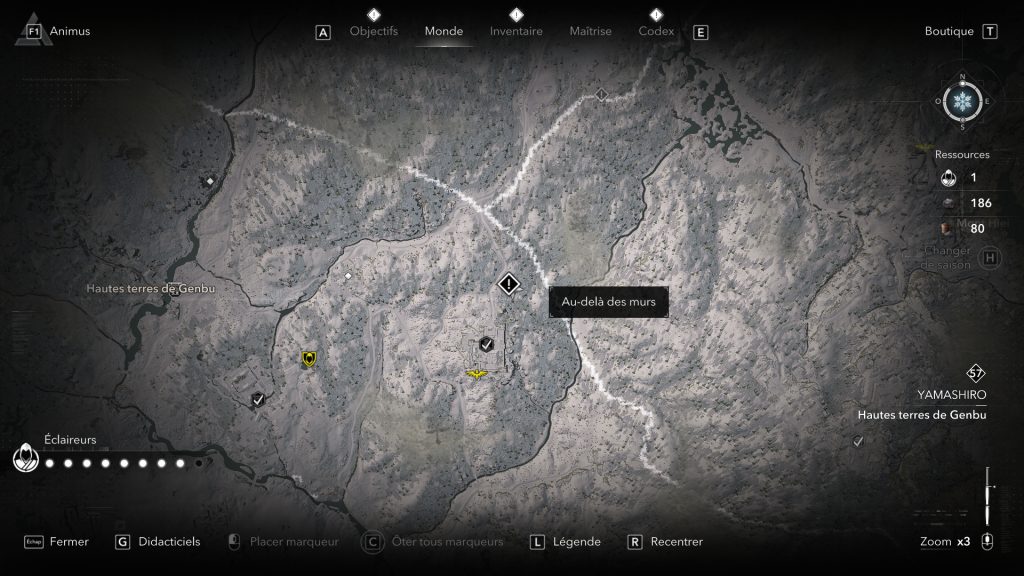Open the Objectifs tab
The width and height of the screenshot is (1024, 576).
pyautogui.click(x=374, y=31)
